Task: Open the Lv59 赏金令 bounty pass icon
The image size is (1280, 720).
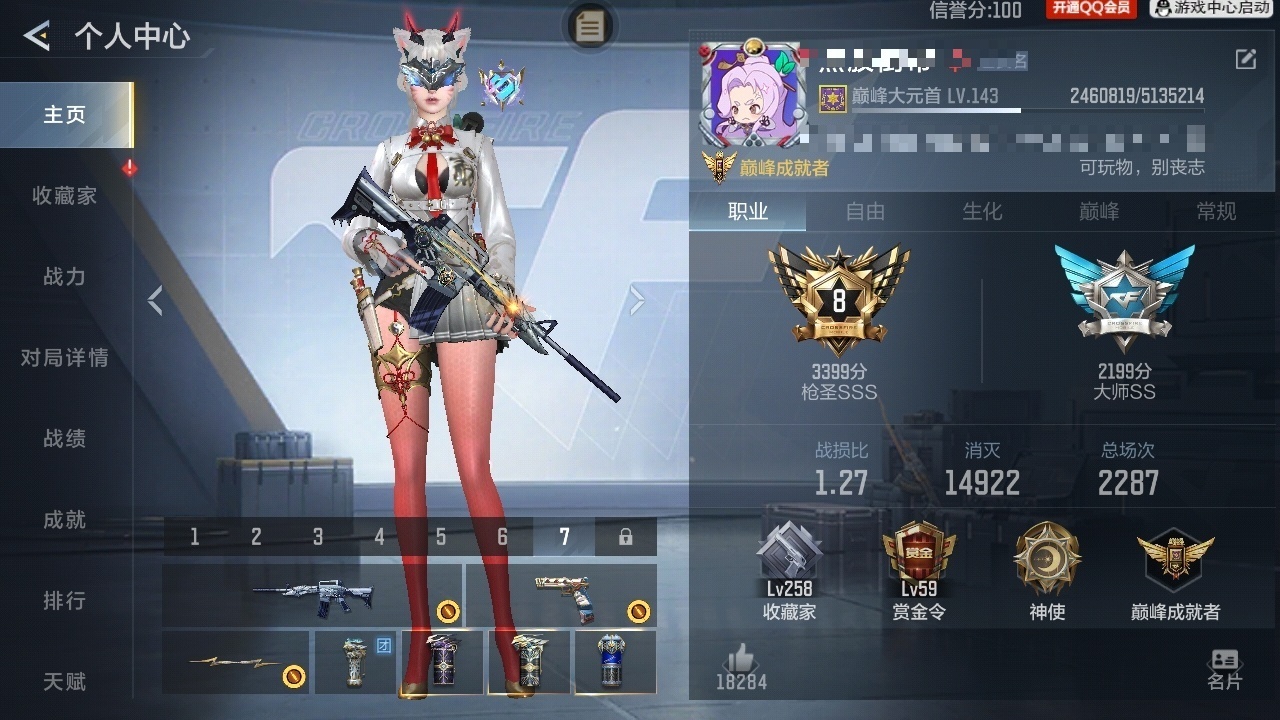Action: pyautogui.click(x=920, y=570)
